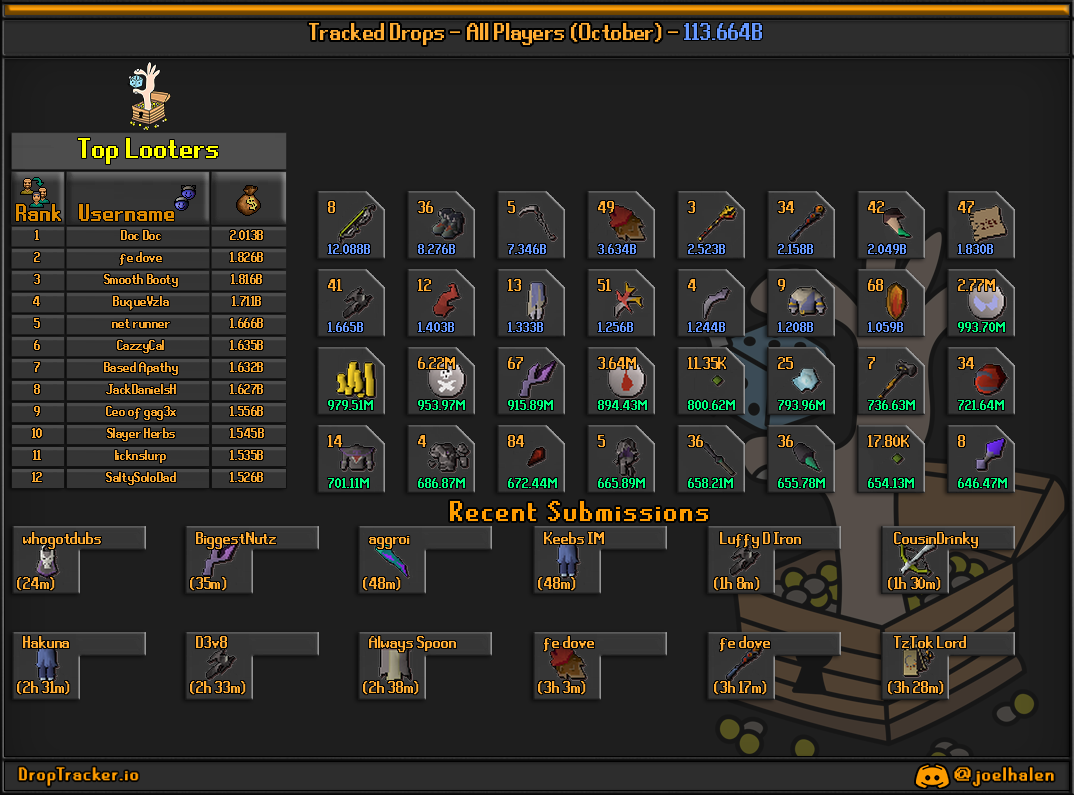
Task: Open Smooth Booty's leaderboard row
Action: click(x=140, y=280)
